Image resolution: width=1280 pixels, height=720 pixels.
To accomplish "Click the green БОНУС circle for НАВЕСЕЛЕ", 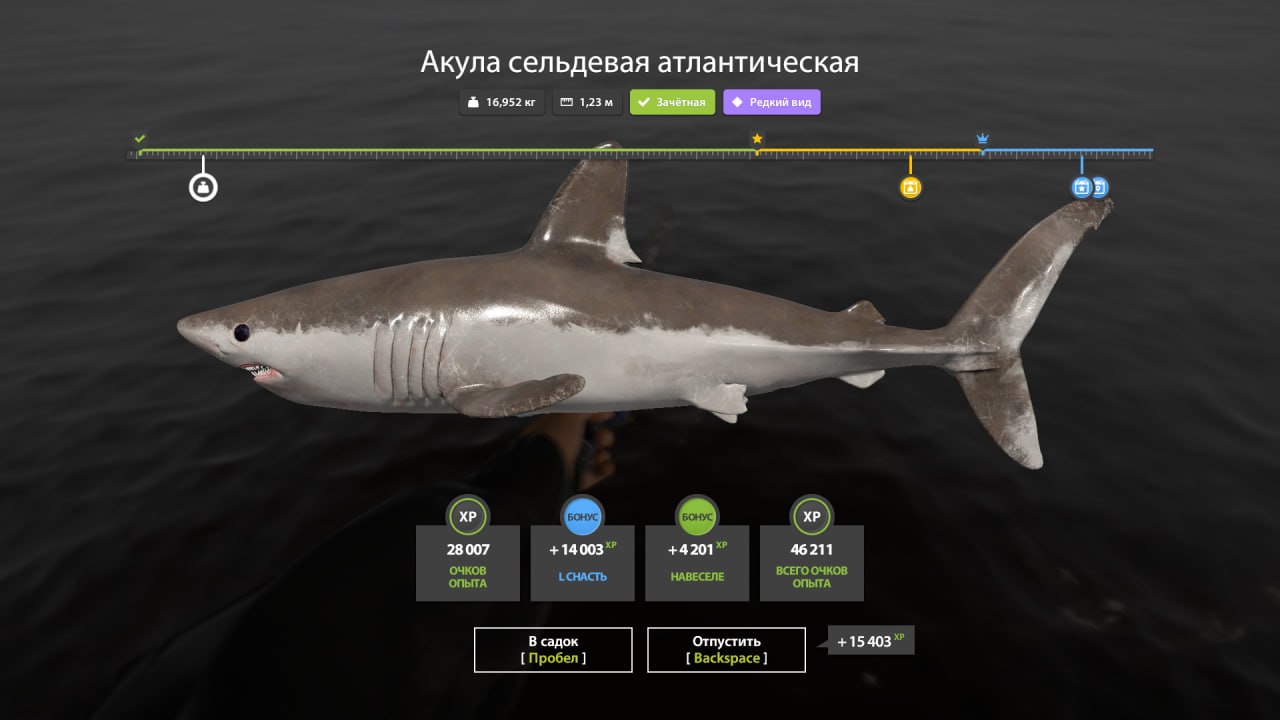I will pyautogui.click(x=697, y=516).
